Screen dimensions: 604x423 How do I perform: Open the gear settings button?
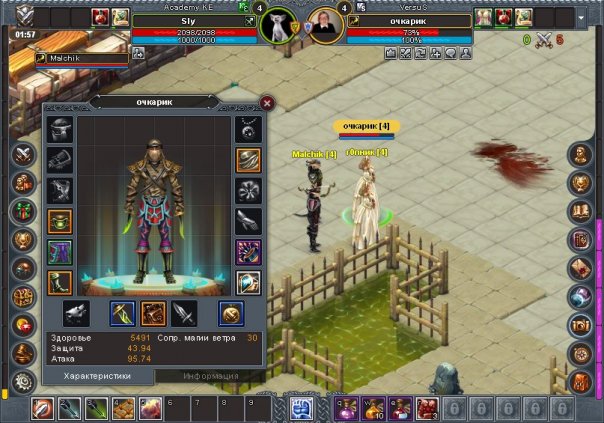point(21,382)
